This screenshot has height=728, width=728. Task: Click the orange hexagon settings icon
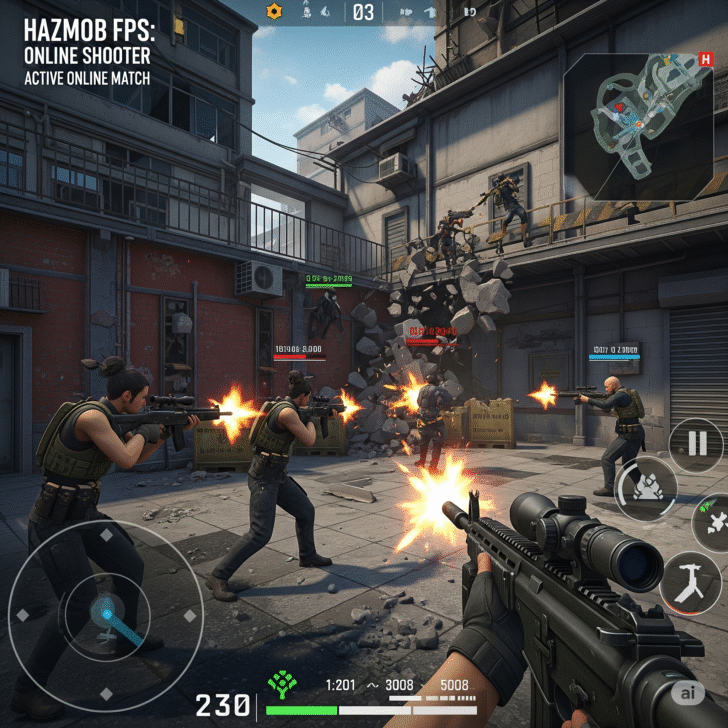(275, 11)
